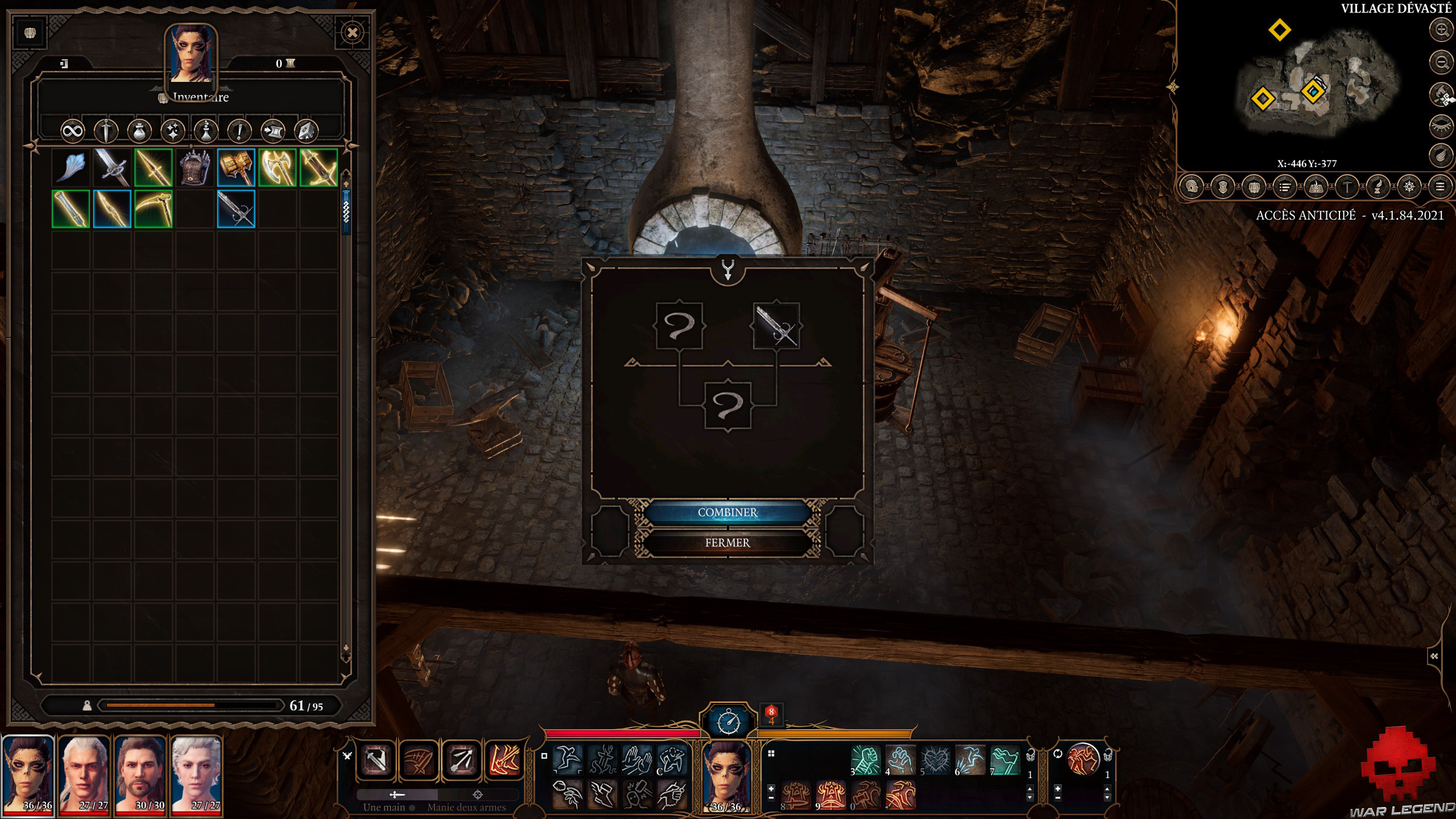Viewport: 1456px width, 819px height.
Task: Open the potions filter in the inventory
Action: tap(139, 132)
